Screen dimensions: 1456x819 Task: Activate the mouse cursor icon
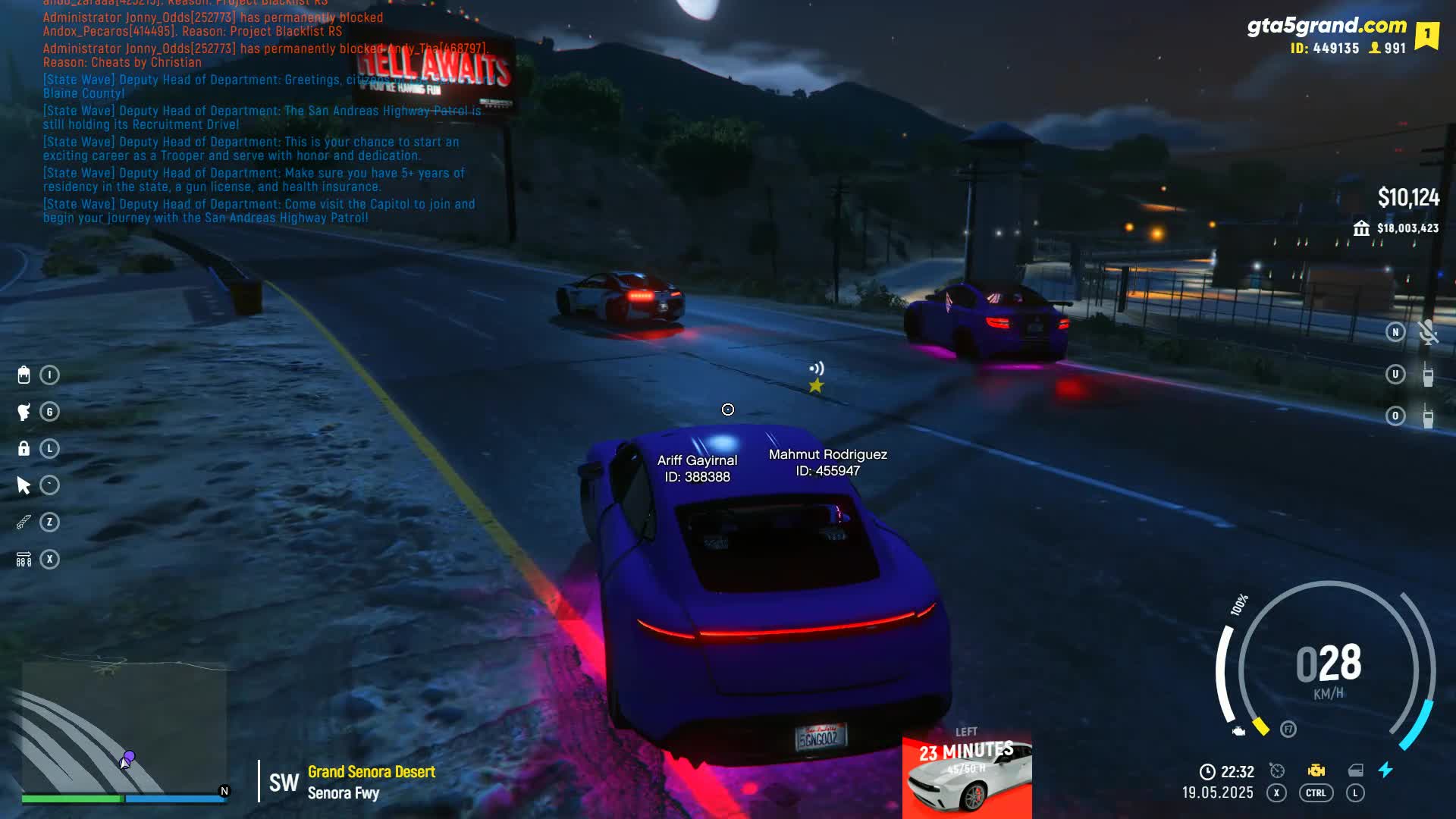[24, 485]
